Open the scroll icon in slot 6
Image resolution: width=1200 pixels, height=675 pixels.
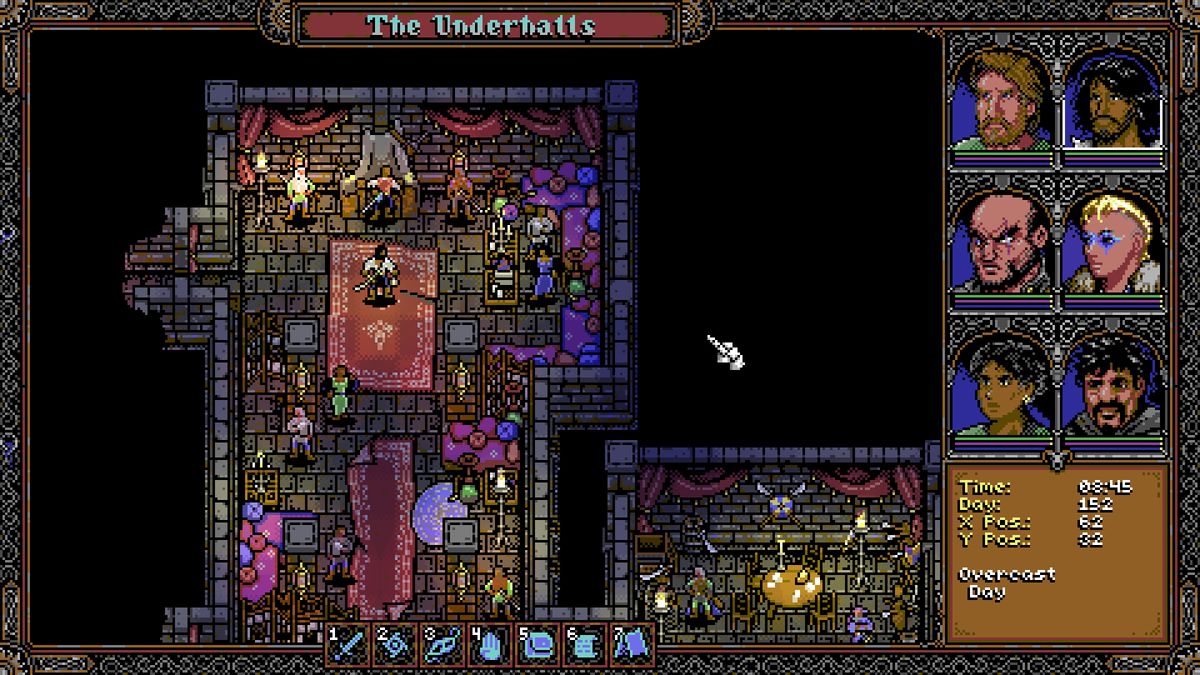coord(583,645)
